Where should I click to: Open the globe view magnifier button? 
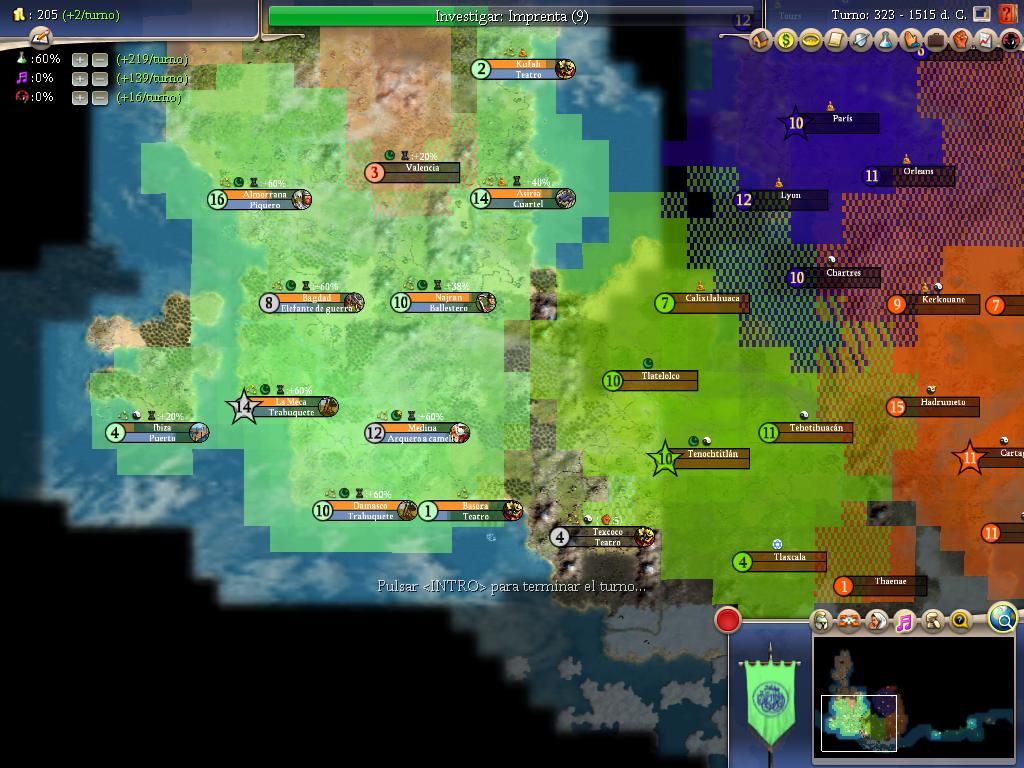point(1003,617)
